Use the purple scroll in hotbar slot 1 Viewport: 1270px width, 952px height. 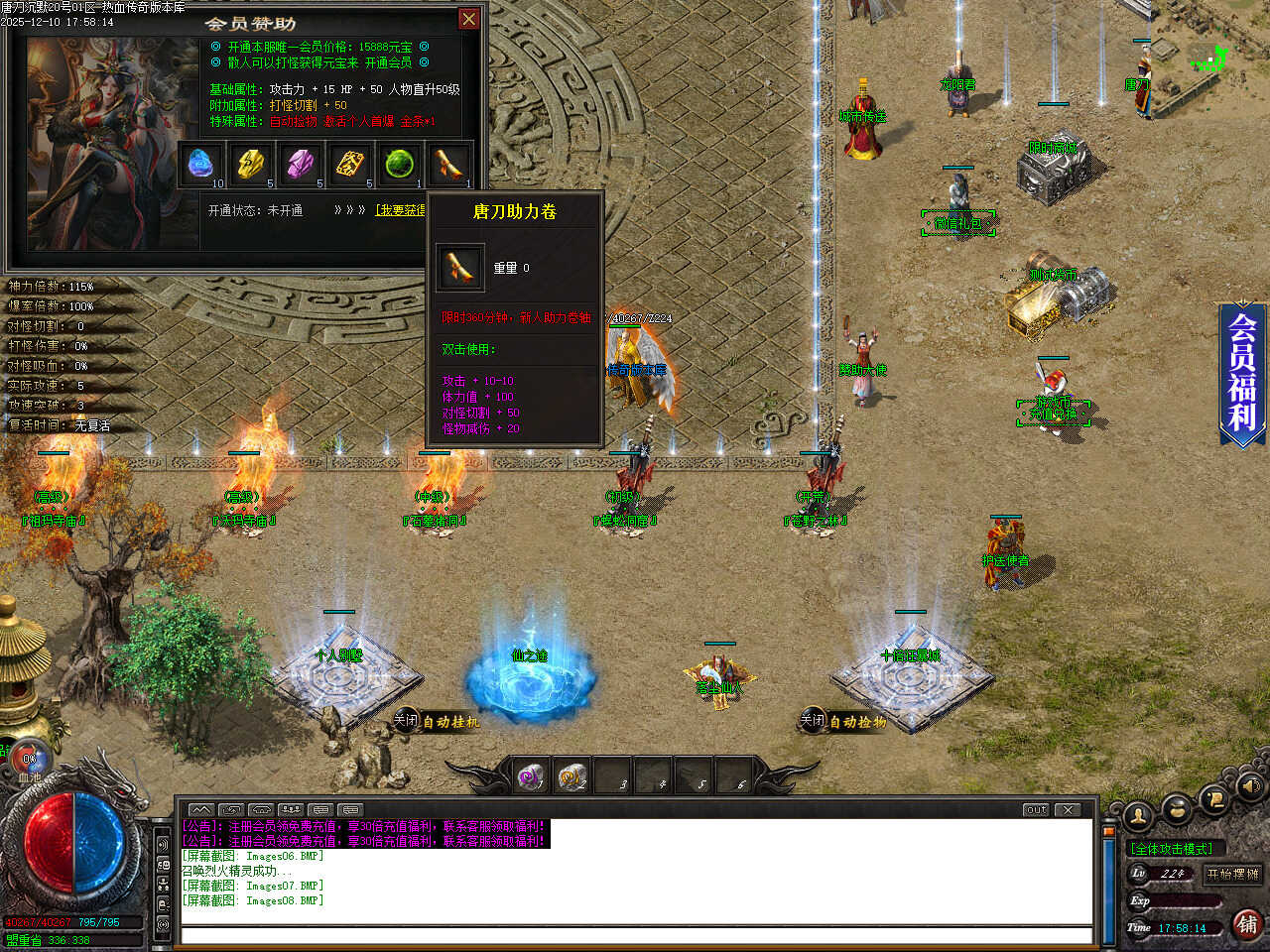click(x=531, y=776)
